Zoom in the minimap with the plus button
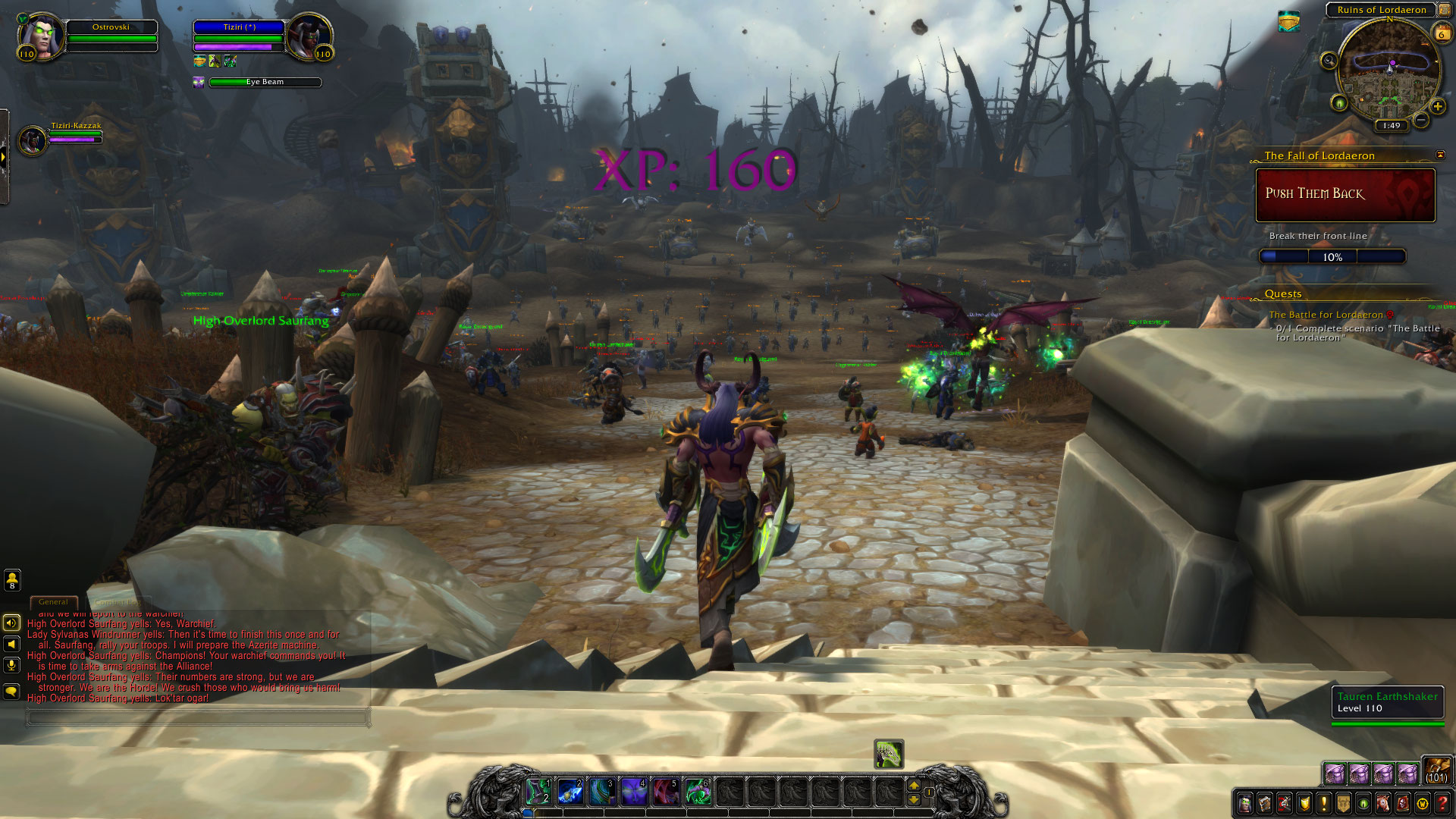This screenshot has width=1456, height=819. [x=1437, y=107]
